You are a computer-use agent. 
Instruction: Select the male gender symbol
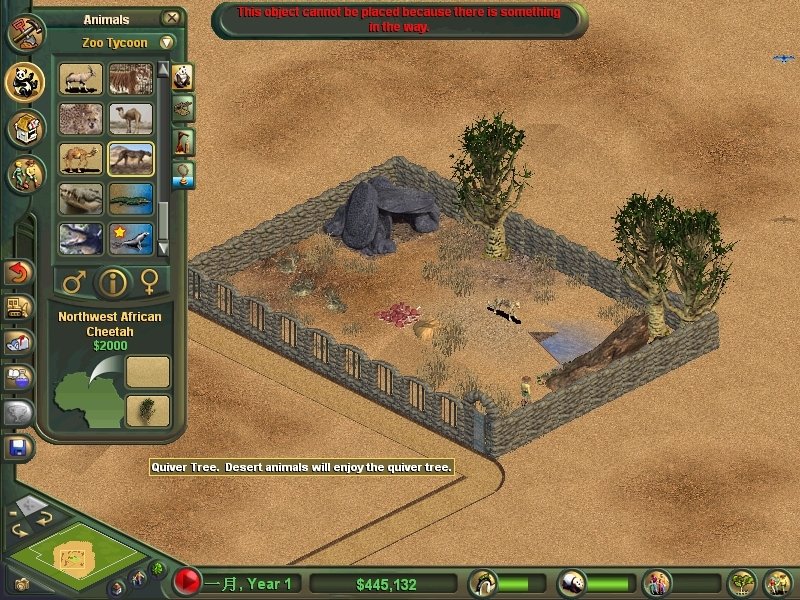coord(73,283)
